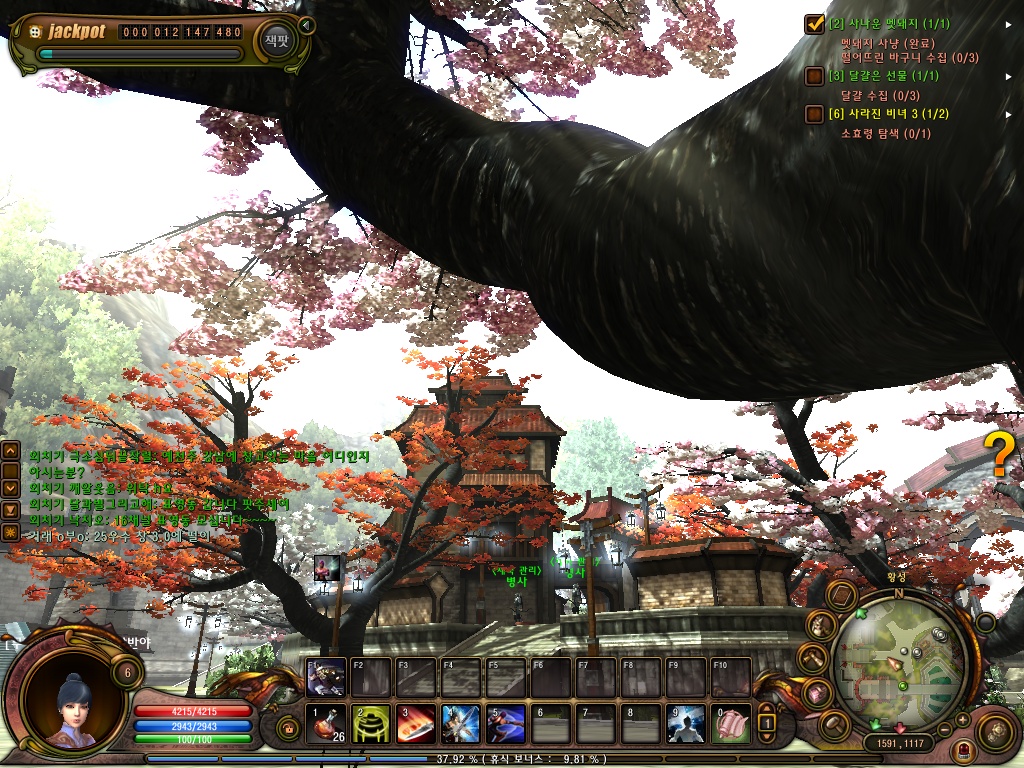Image resolution: width=1024 pixels, height=768 pixels.
Task: Uncheck the 사나운 멧돼지 quest checkbox
Action: point(815,24)
